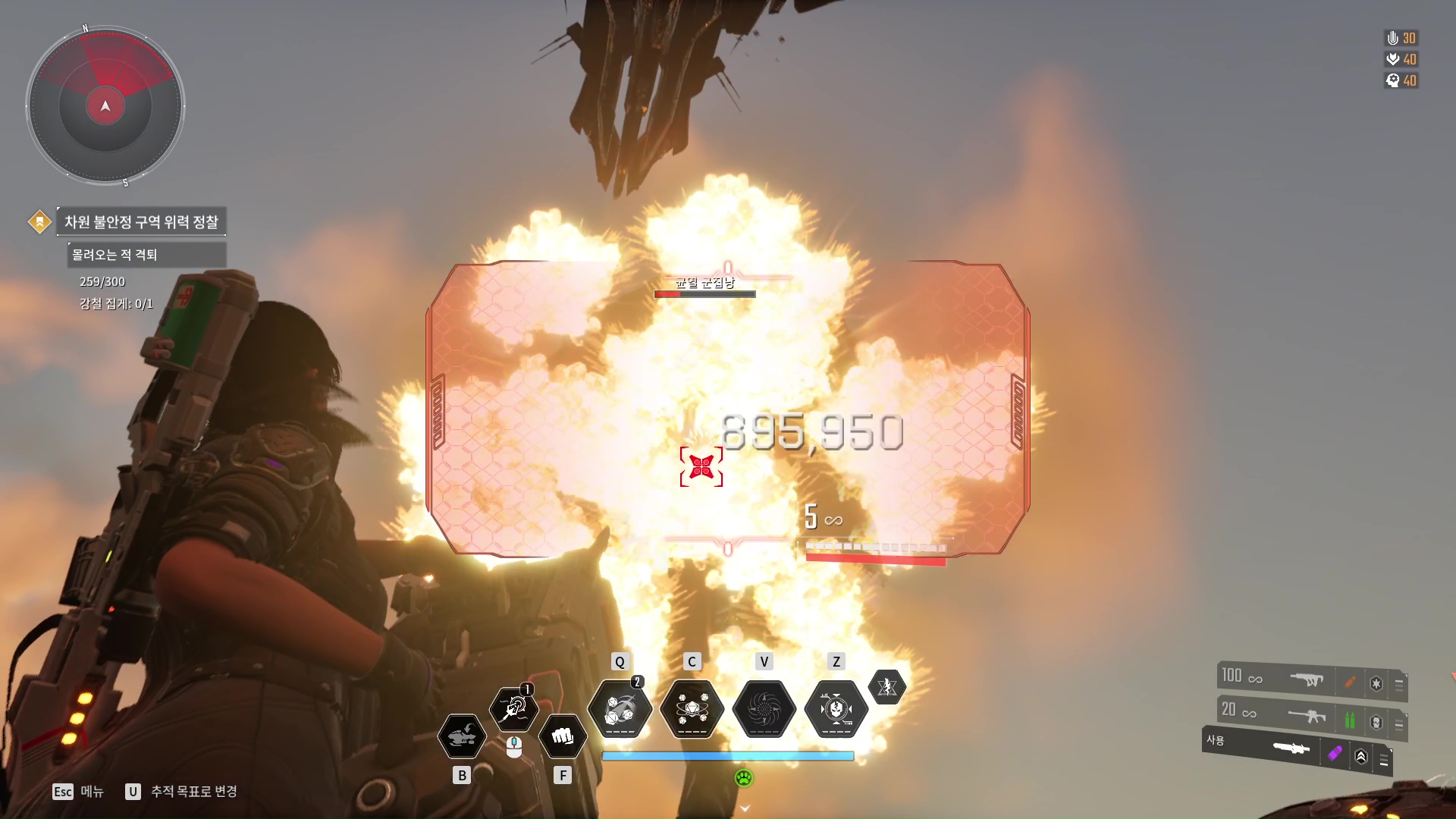Activate the Q dice-throw skill icon
This screenshot has height=819, width=1456.
coord(620,709)
